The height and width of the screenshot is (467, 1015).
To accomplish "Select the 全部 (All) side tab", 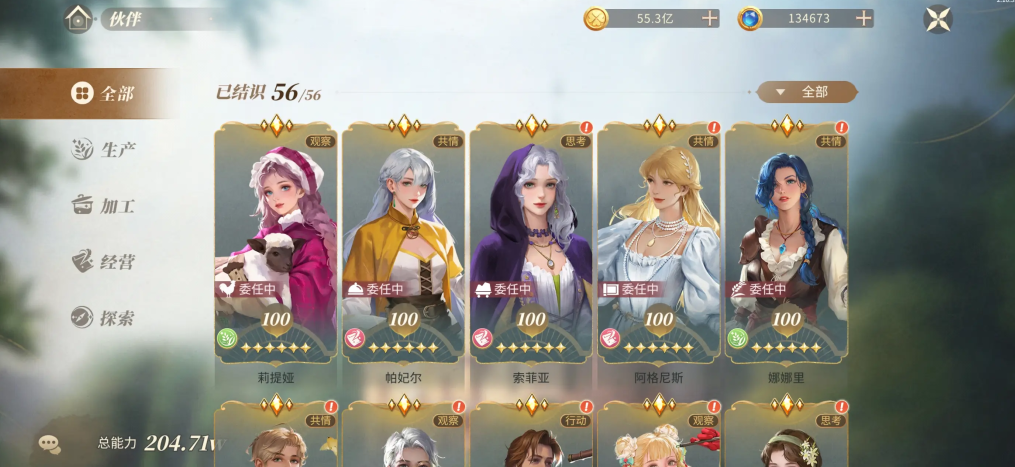I will (x=103, y=94).
